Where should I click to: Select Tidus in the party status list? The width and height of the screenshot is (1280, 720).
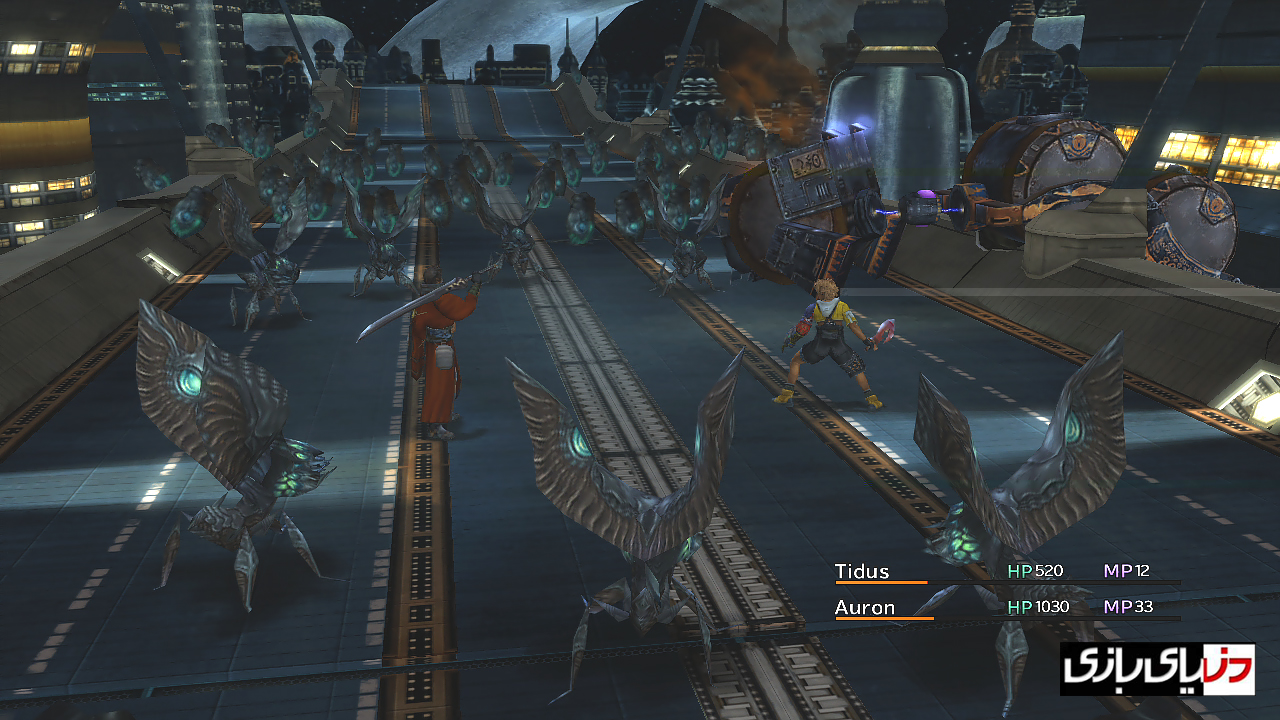[862, 571]
